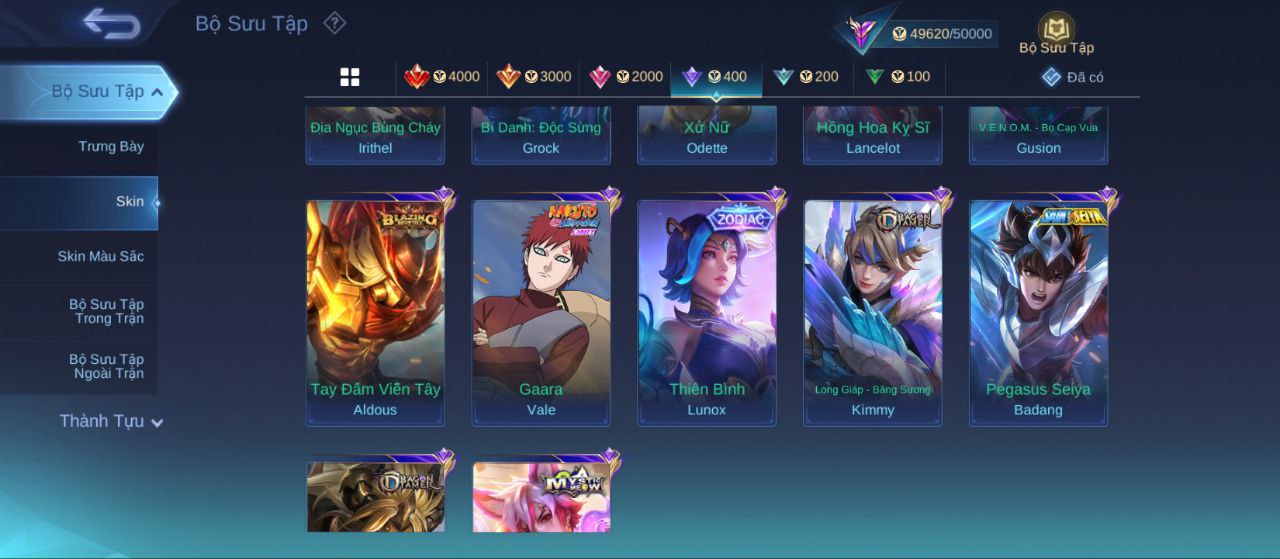This screenshot has height=559, width=1280.
Task: Open Bộ Sưu Tập Ngoài Trận entry
Action: point(106,367)
